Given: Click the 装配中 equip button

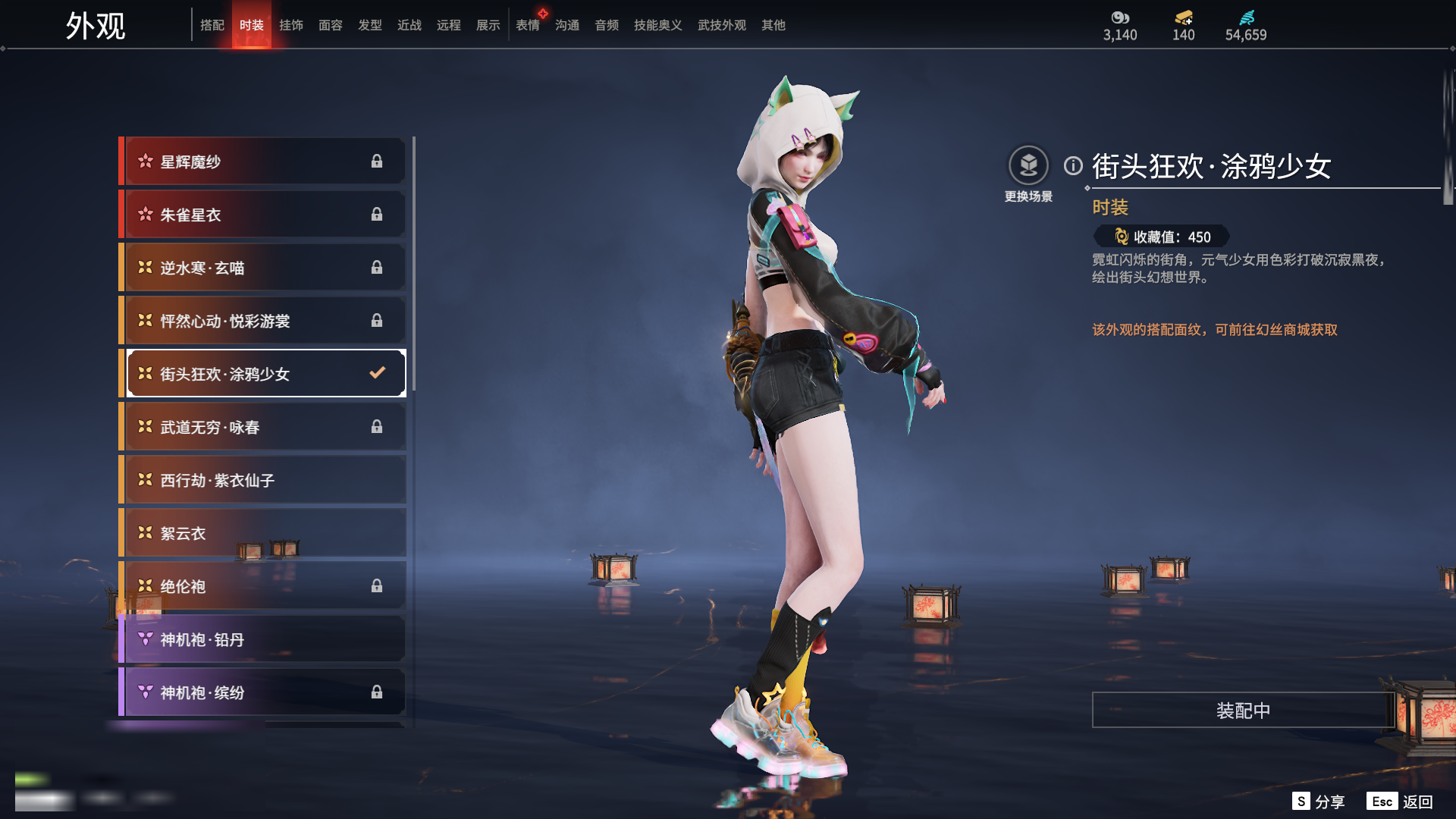Looking at the screenshot, I should click(1243, 710).
